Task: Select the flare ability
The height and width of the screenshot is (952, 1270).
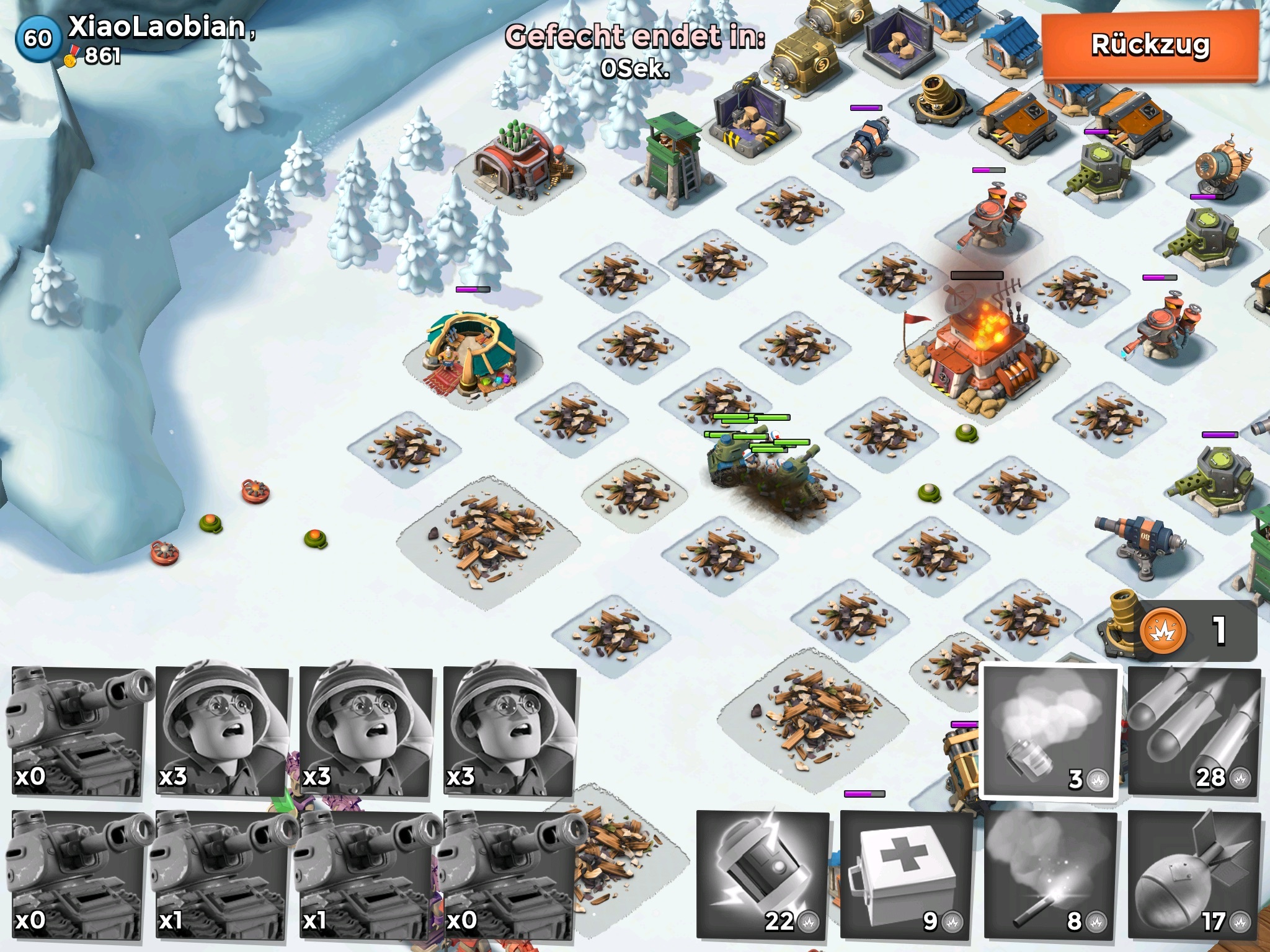Action: (1050, 874)
